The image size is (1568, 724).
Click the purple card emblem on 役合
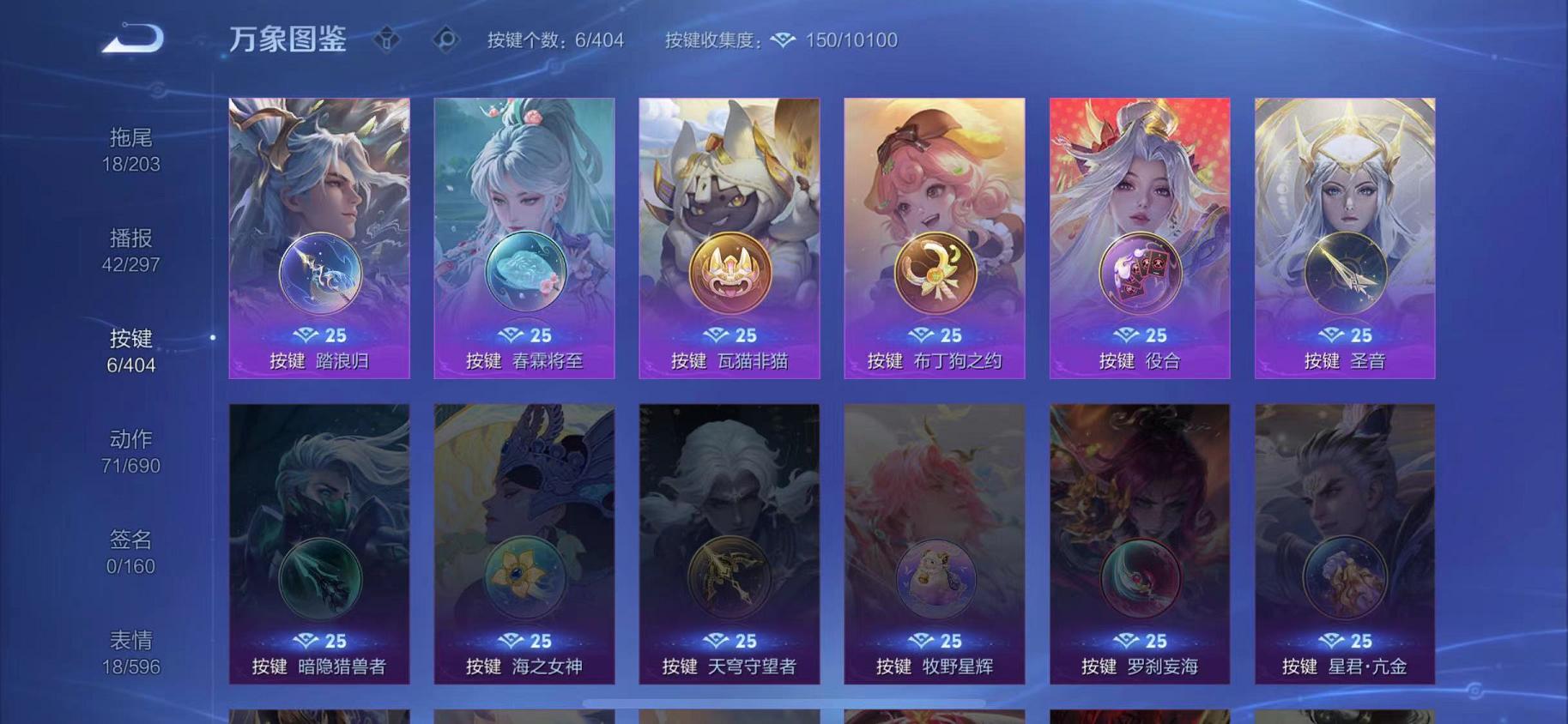1141,272
